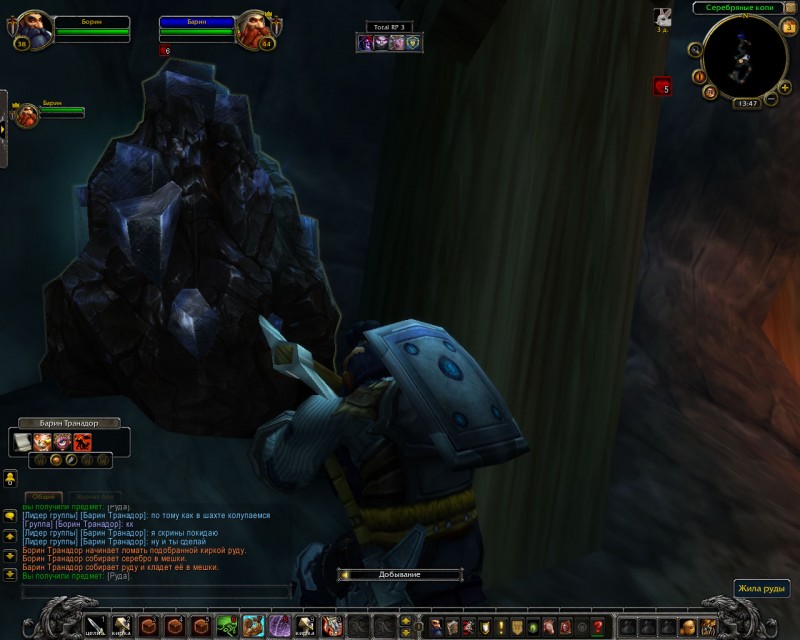This screenshot has height=640, width=800.
Task: Click the player portrait of Борин
Action: (32, 29)
